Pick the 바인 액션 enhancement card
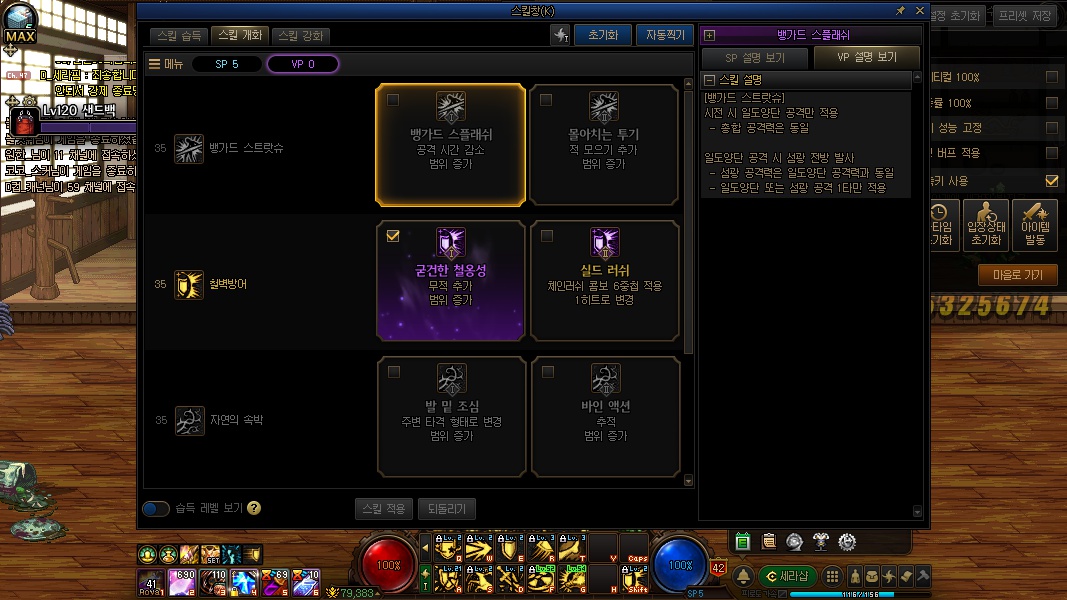Screen dimensions: 1067x600 (604, 417)
